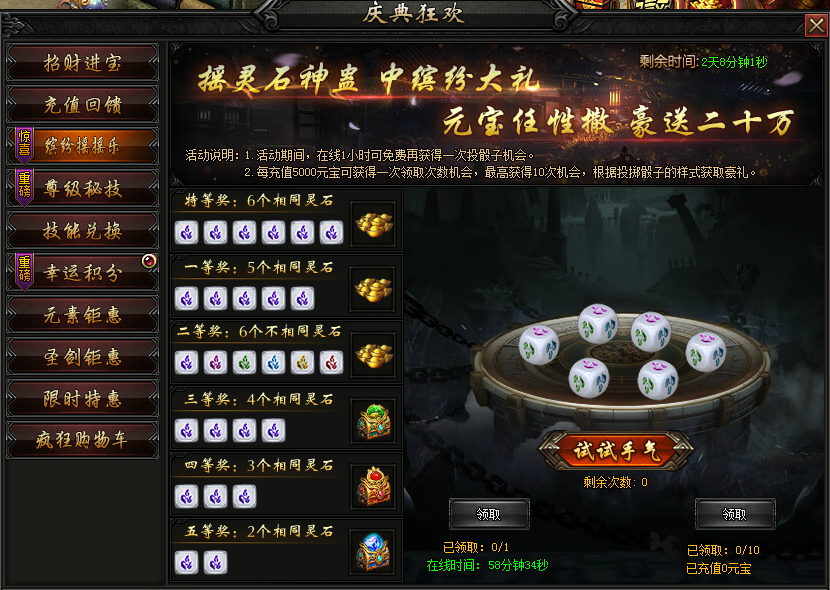
Task: Open the 招财进宝 event tab
Action: 83,62
